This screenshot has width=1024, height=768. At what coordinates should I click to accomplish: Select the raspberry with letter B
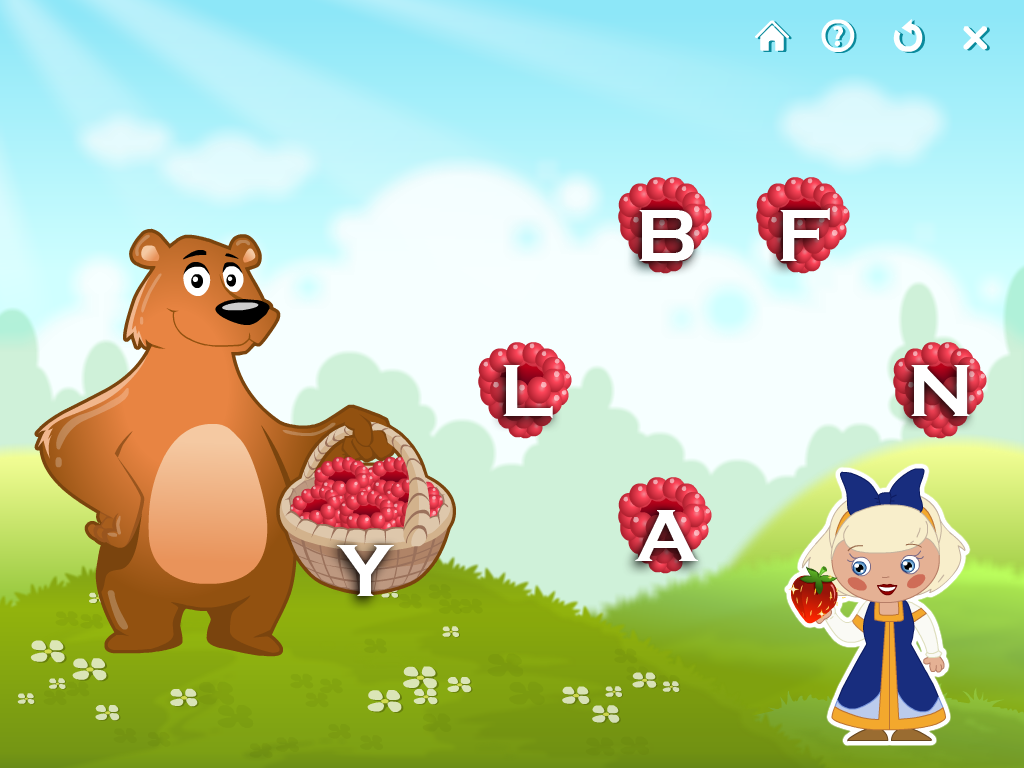(x=664, y=225)
